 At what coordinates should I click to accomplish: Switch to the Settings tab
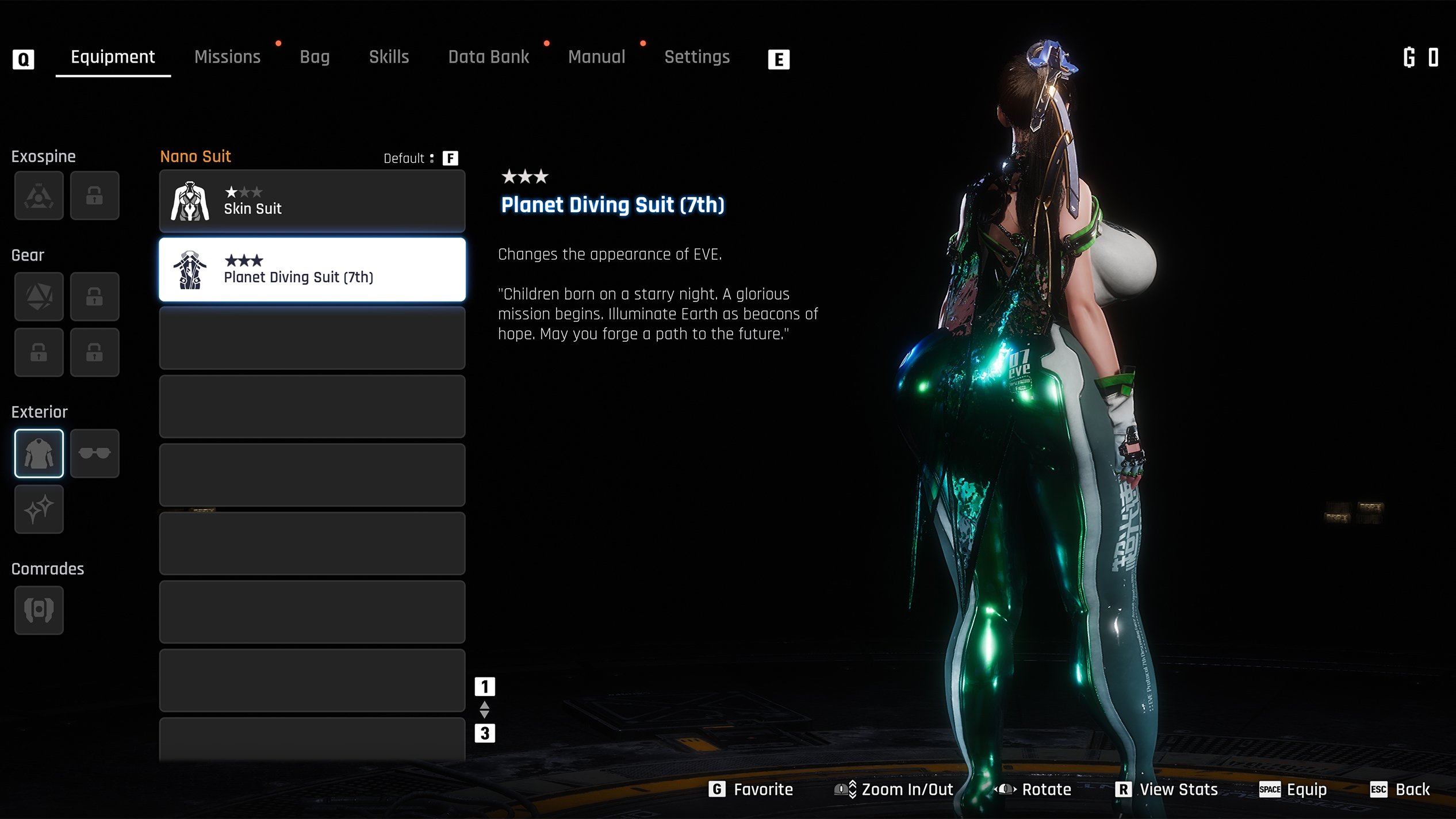click(x=696, y=57)
